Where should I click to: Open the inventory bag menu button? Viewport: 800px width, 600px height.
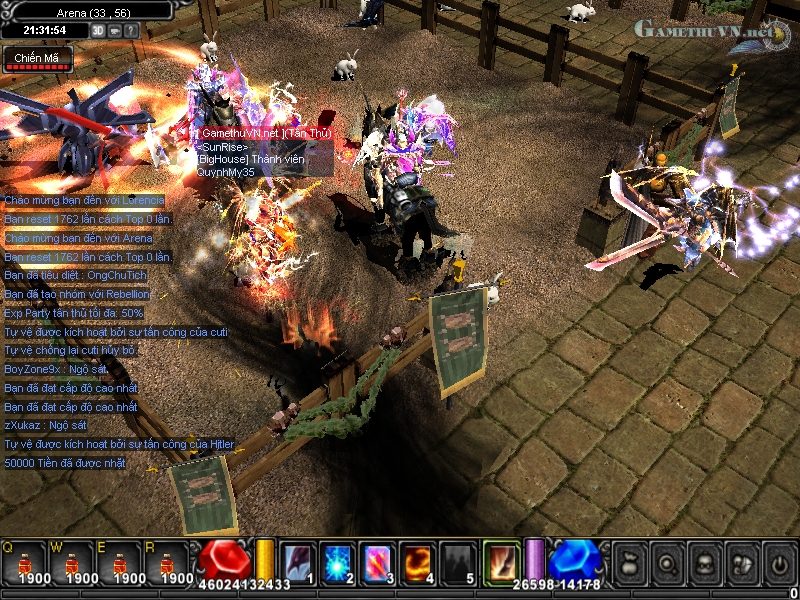pos(629,562)
